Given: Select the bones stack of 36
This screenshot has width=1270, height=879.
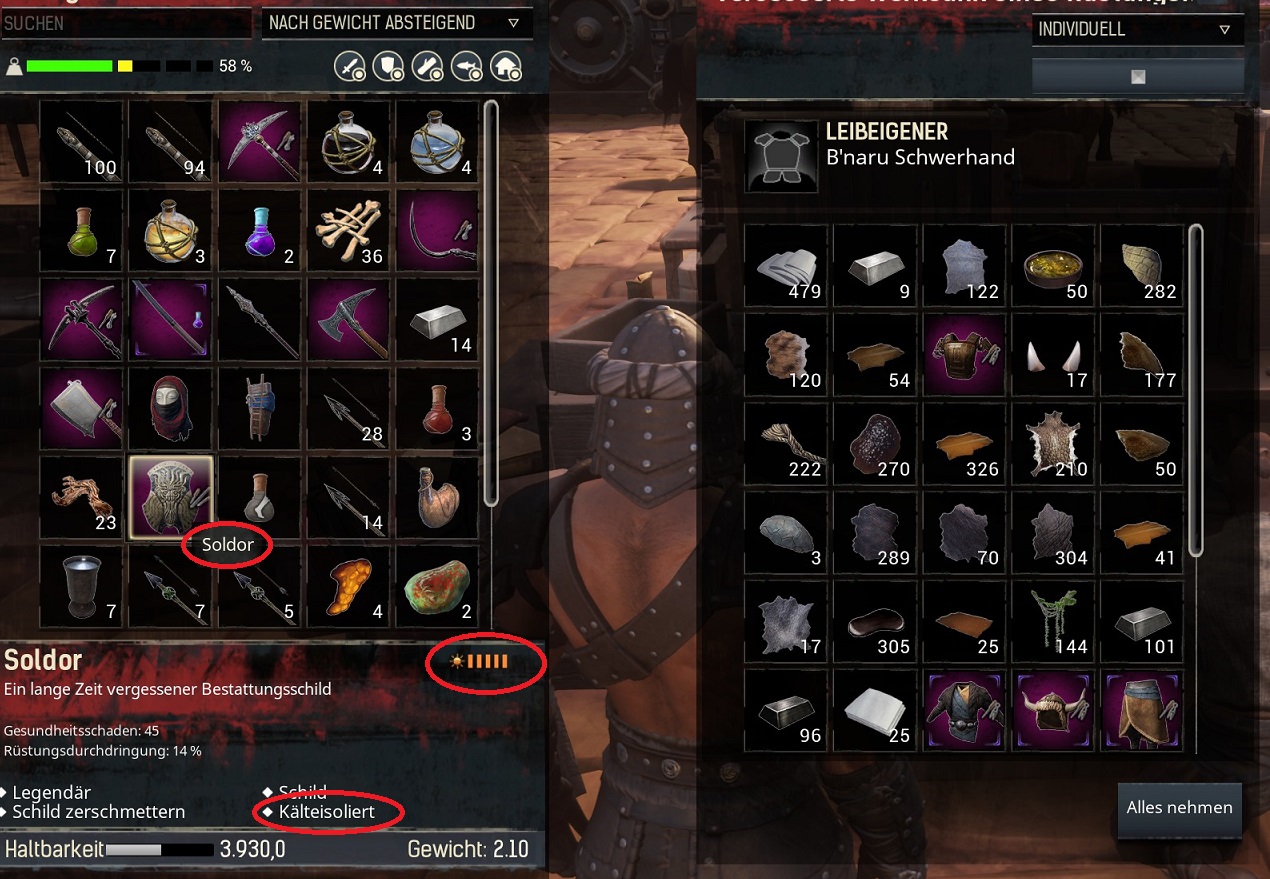Looking at the screenshot, I should tap(349, 230).
